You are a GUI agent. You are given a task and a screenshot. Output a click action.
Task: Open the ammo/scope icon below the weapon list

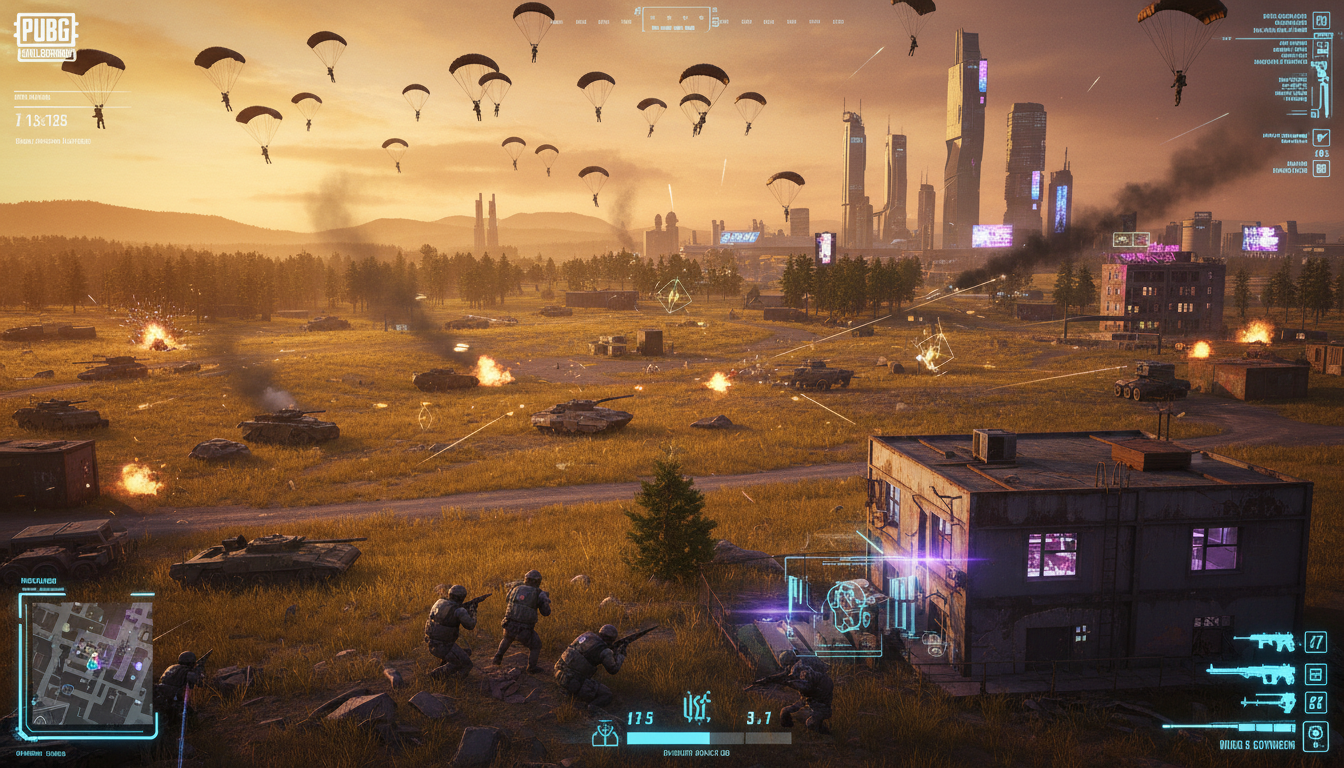point(1315,736)
